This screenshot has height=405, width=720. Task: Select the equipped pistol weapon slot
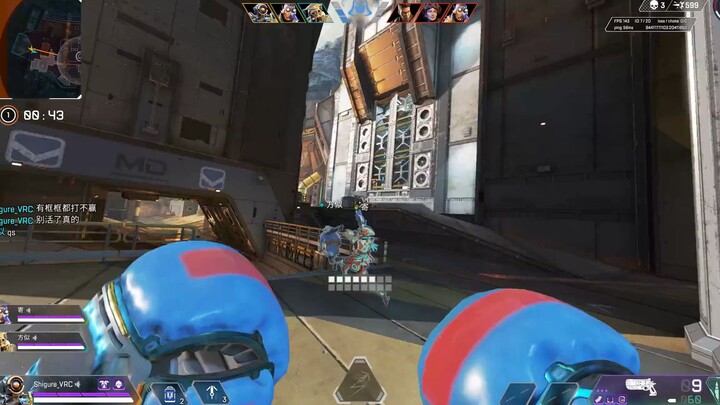click(641, 385)
